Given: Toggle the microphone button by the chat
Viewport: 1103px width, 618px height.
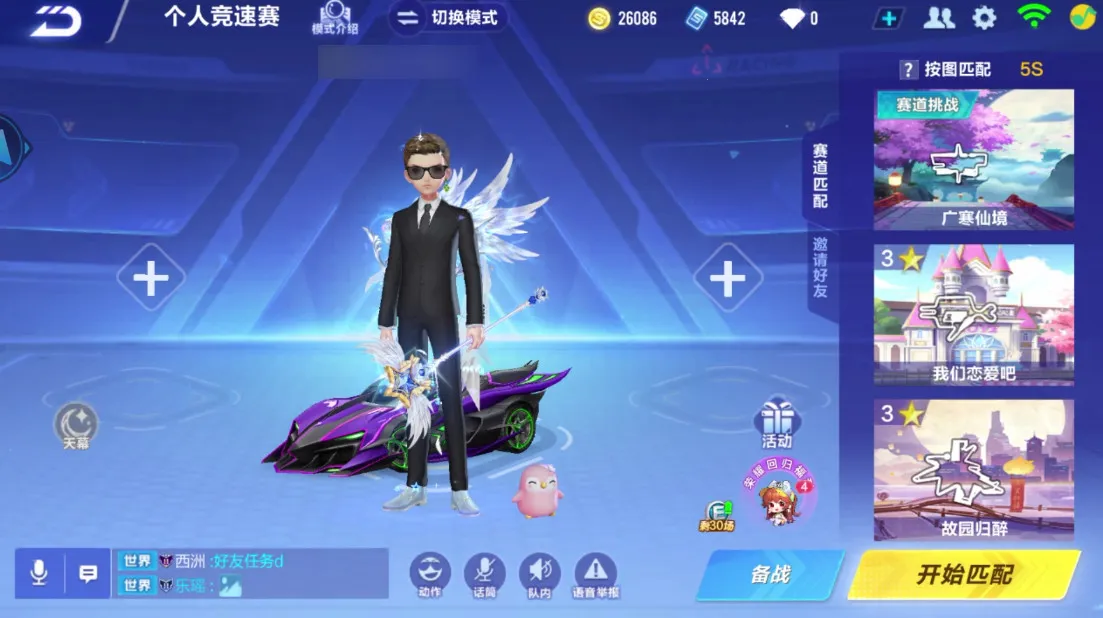Looking at the screenshot, I should [39, 573].
